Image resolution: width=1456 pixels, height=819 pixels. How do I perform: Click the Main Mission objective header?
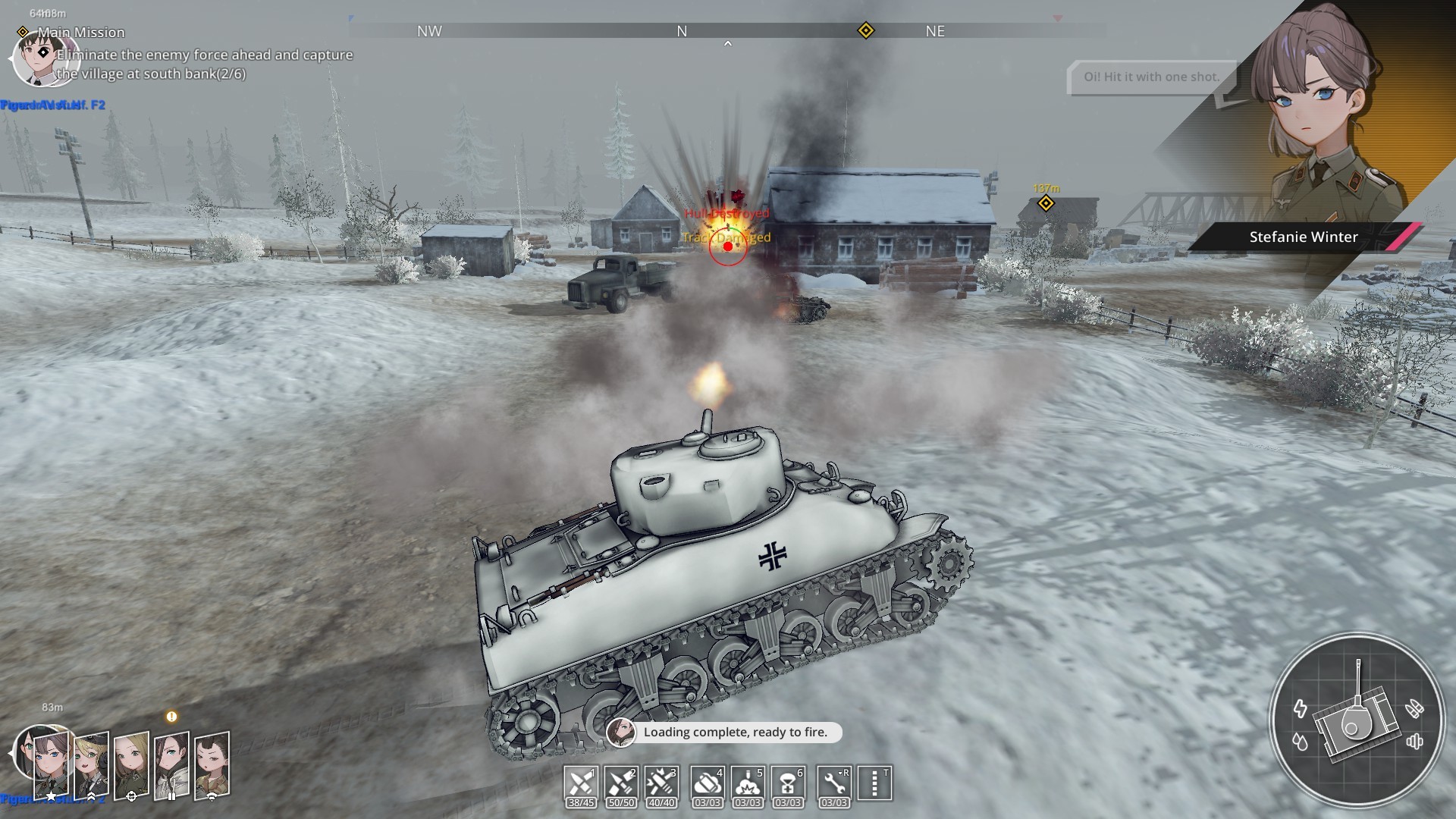[x=81, y=32]
